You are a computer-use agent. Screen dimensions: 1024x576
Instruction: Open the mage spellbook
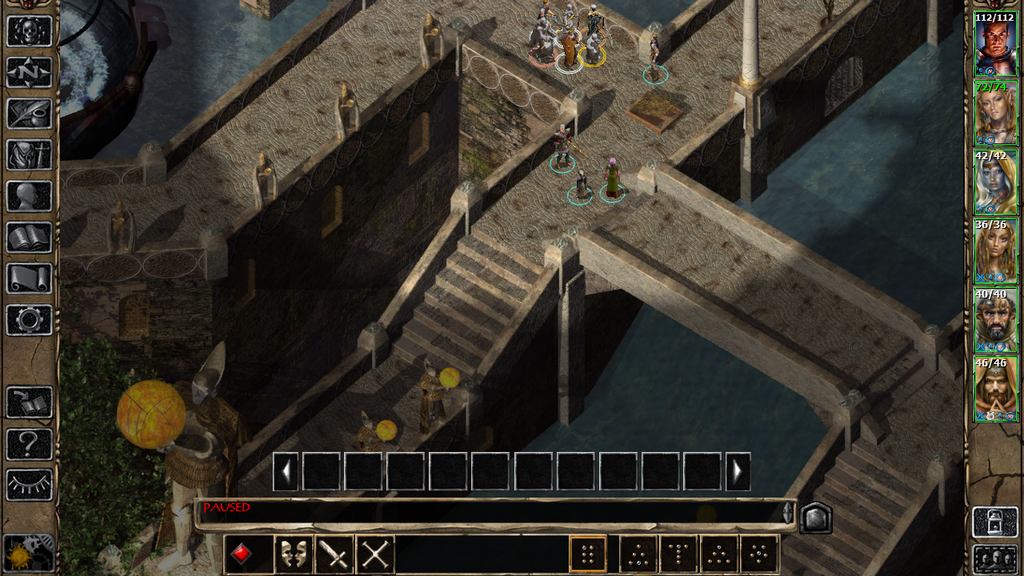pyautogui.click(x=29, y=237)
